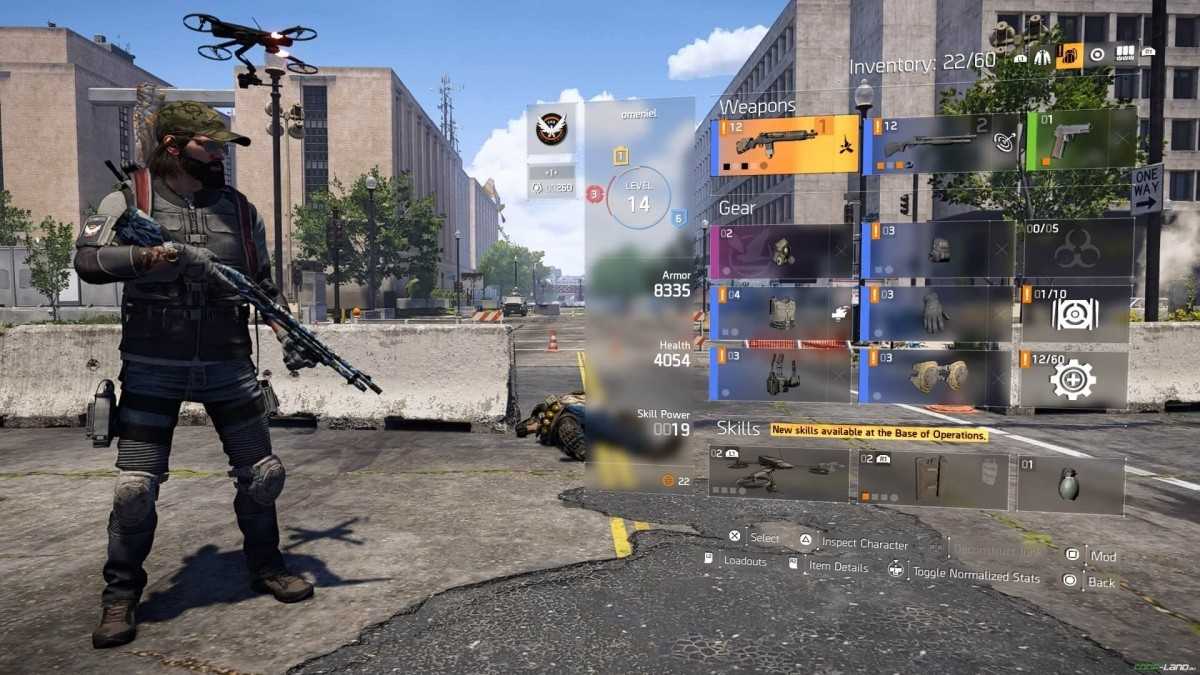Open the gas mask gear slot
Viewport: 1200px width, 675px height.
tap(781, 251)
